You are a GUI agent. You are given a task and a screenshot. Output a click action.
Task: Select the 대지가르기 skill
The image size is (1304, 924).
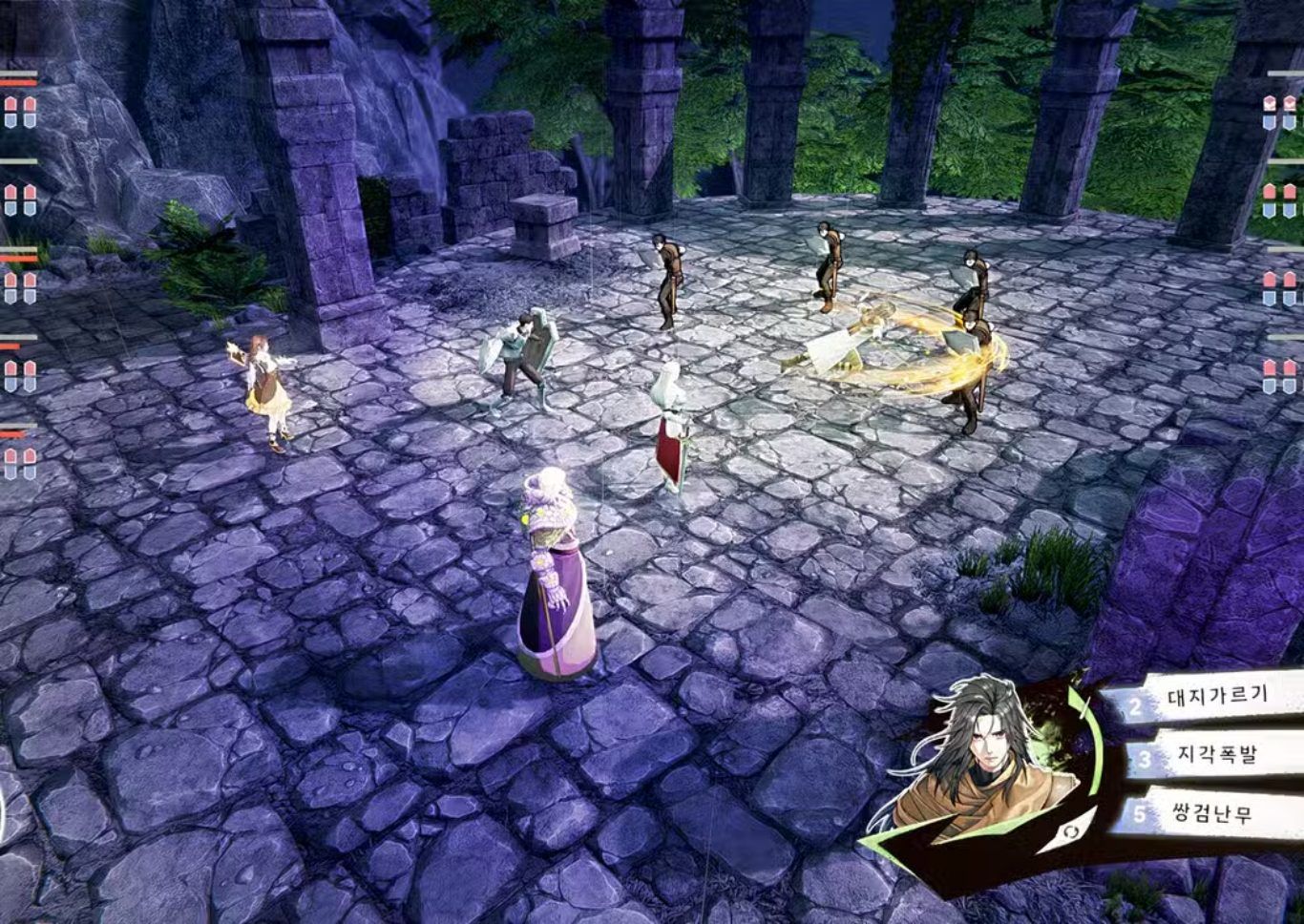coord(1217,697)
